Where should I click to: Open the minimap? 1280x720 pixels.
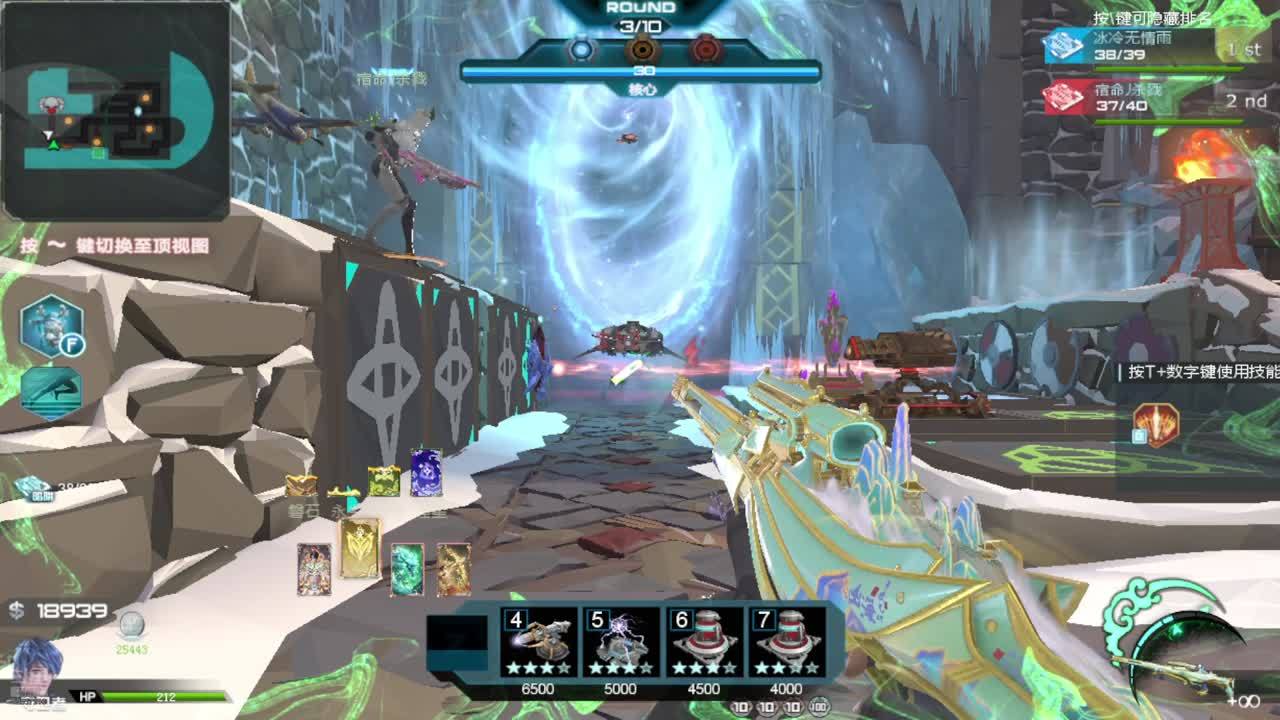pyautogui.click(x=116, y=110)
